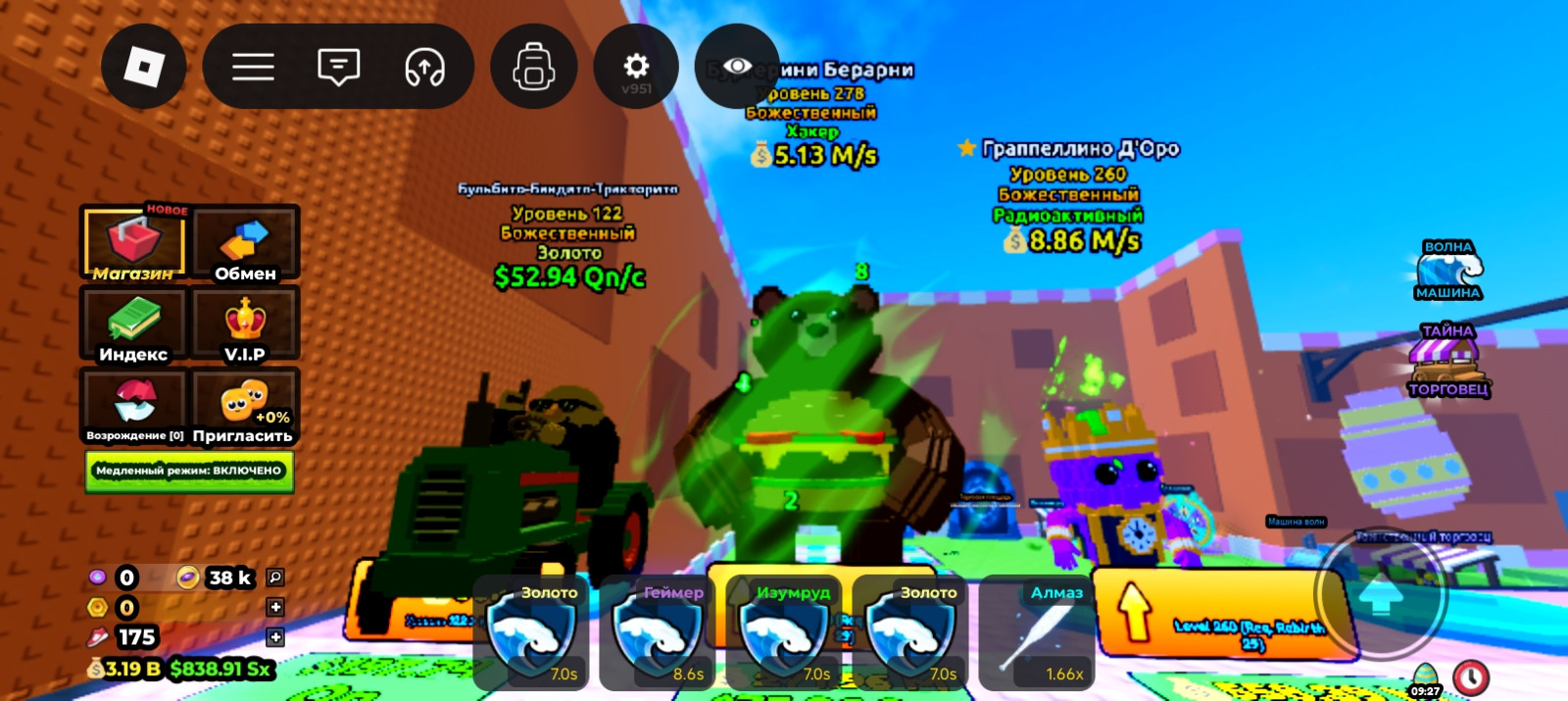Image resolution: width=1568 pixels, height=701 pixels.
Task: Toggle the eye visibility button
Action: click(737, 67)
